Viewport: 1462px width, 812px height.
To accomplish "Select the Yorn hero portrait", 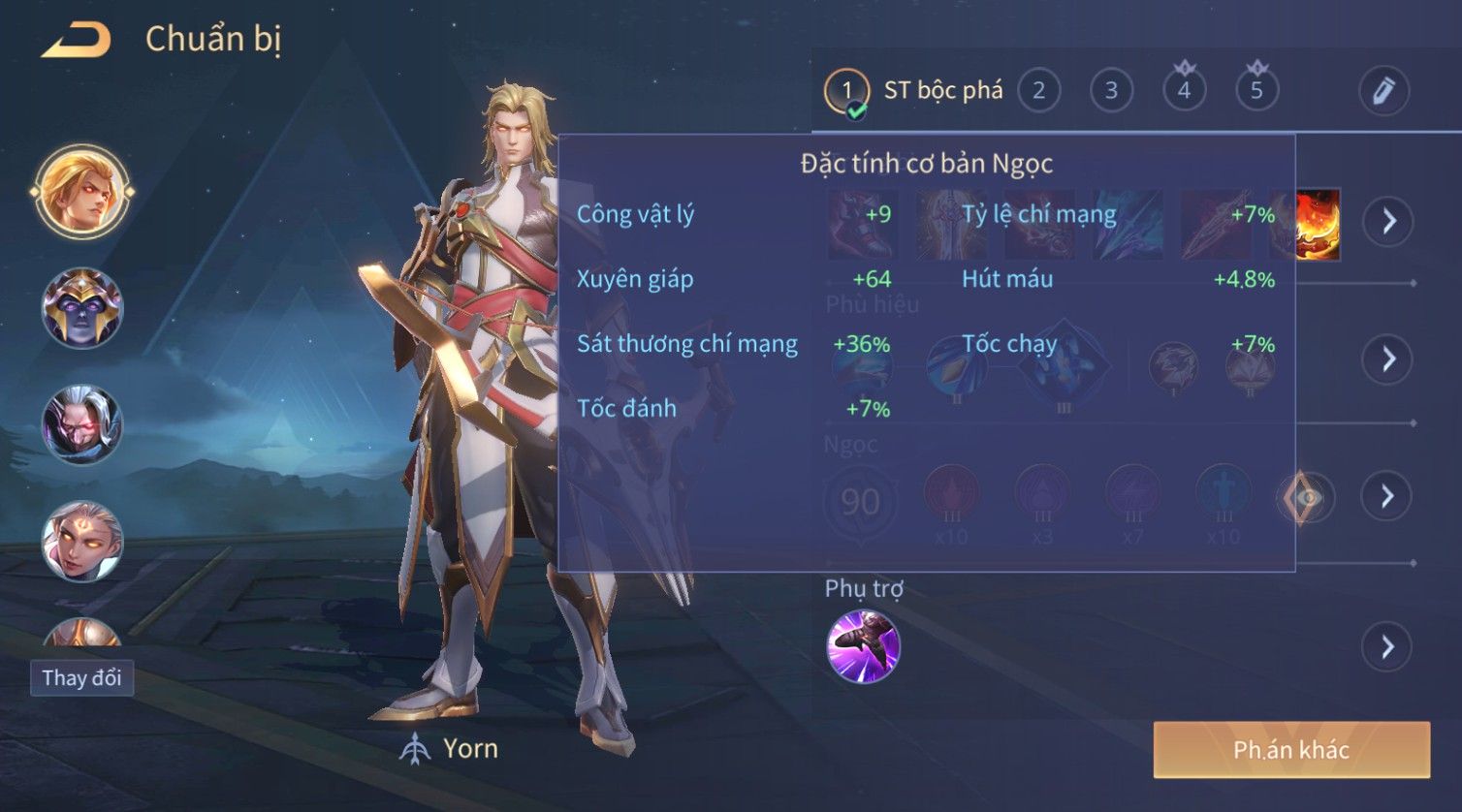I will coord(81,191).
